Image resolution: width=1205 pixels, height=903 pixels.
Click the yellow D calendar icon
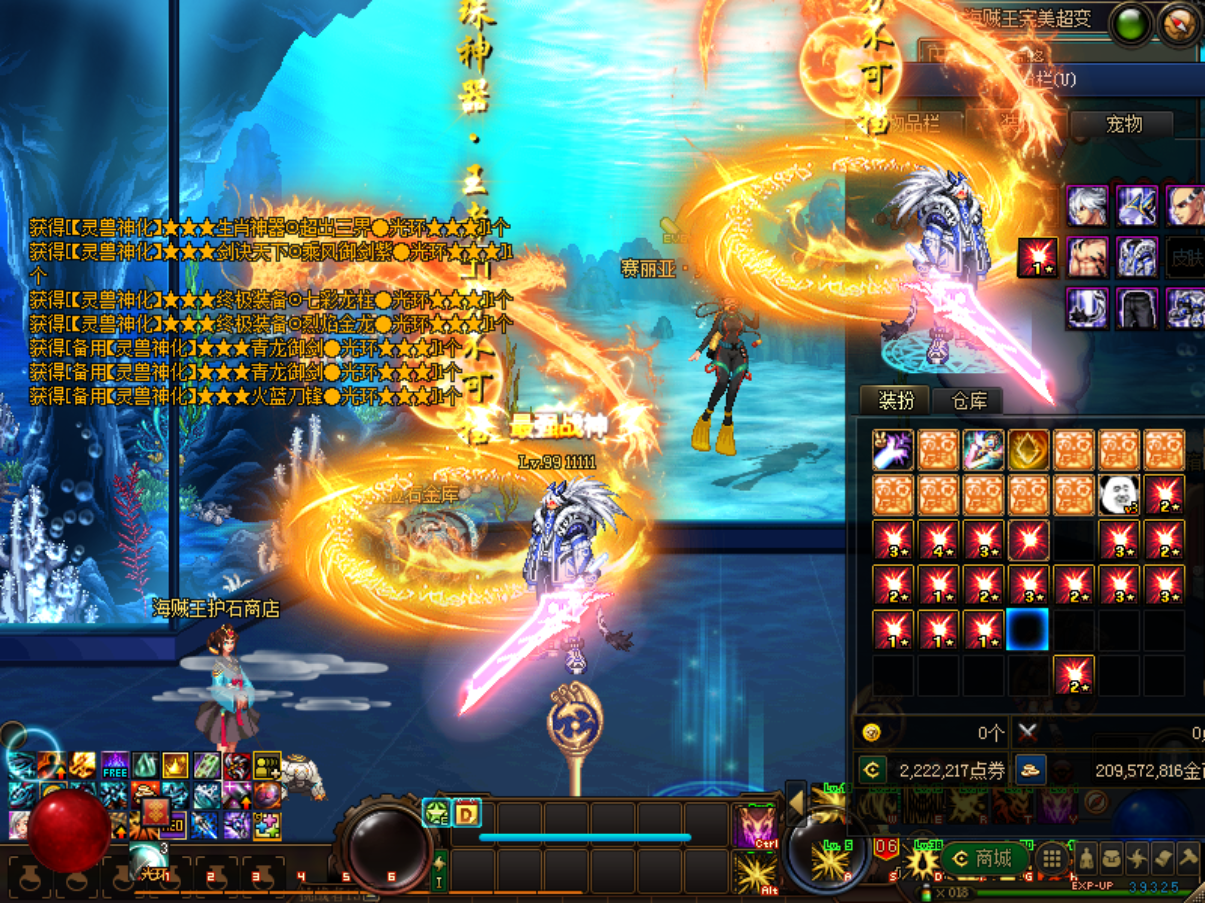click(x=467, y=814)
